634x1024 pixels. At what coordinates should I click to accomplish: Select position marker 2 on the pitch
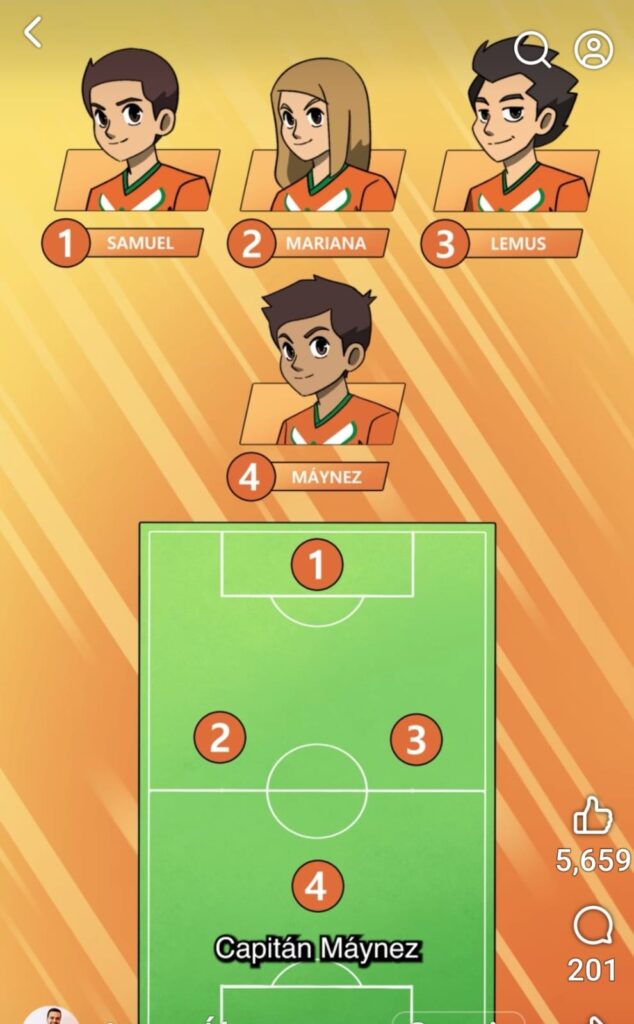click(x=220, y=738)
